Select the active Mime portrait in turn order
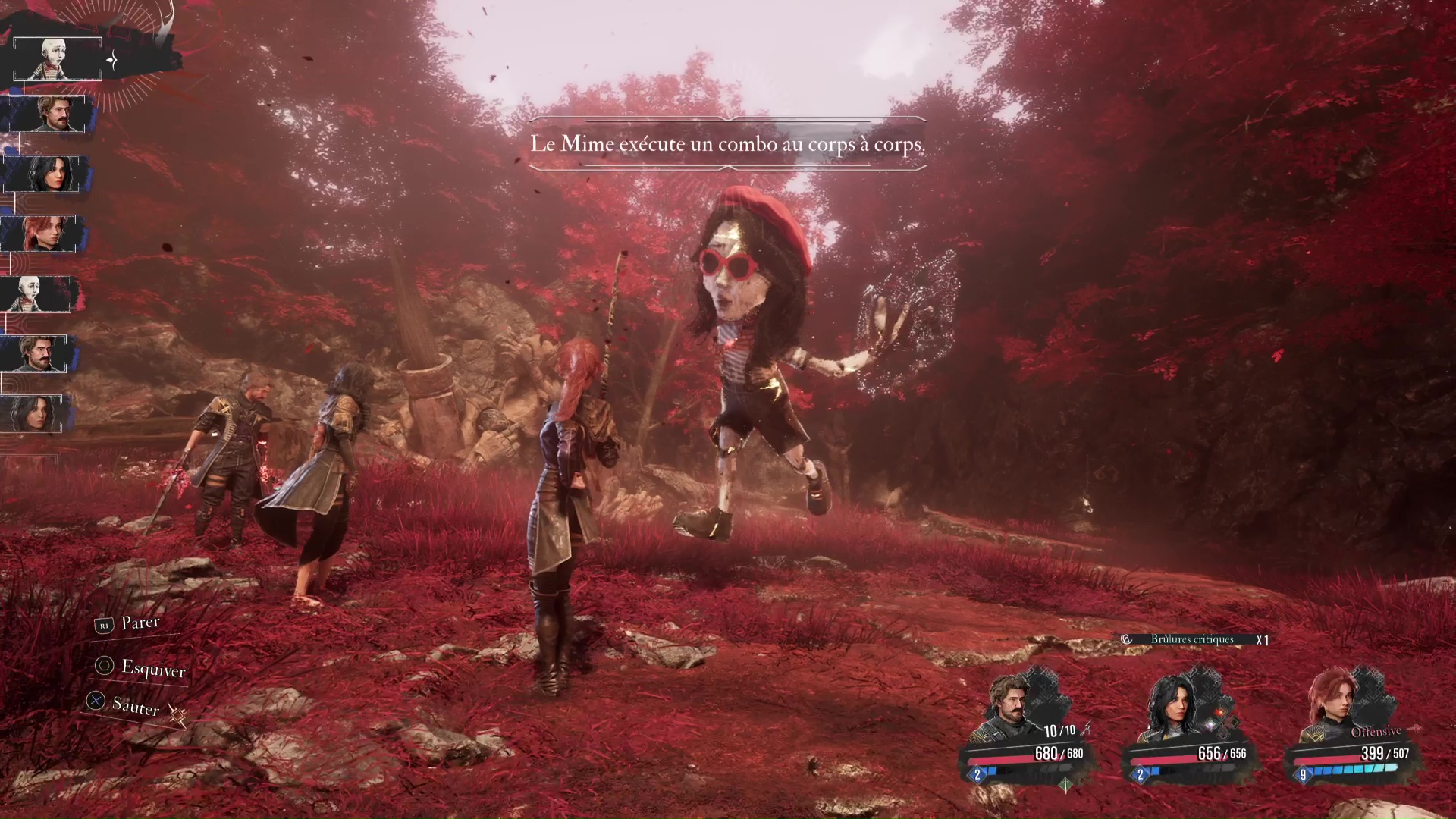This screenshot has width=1456, height=819. pyautogui.click(x=57, y=58)
